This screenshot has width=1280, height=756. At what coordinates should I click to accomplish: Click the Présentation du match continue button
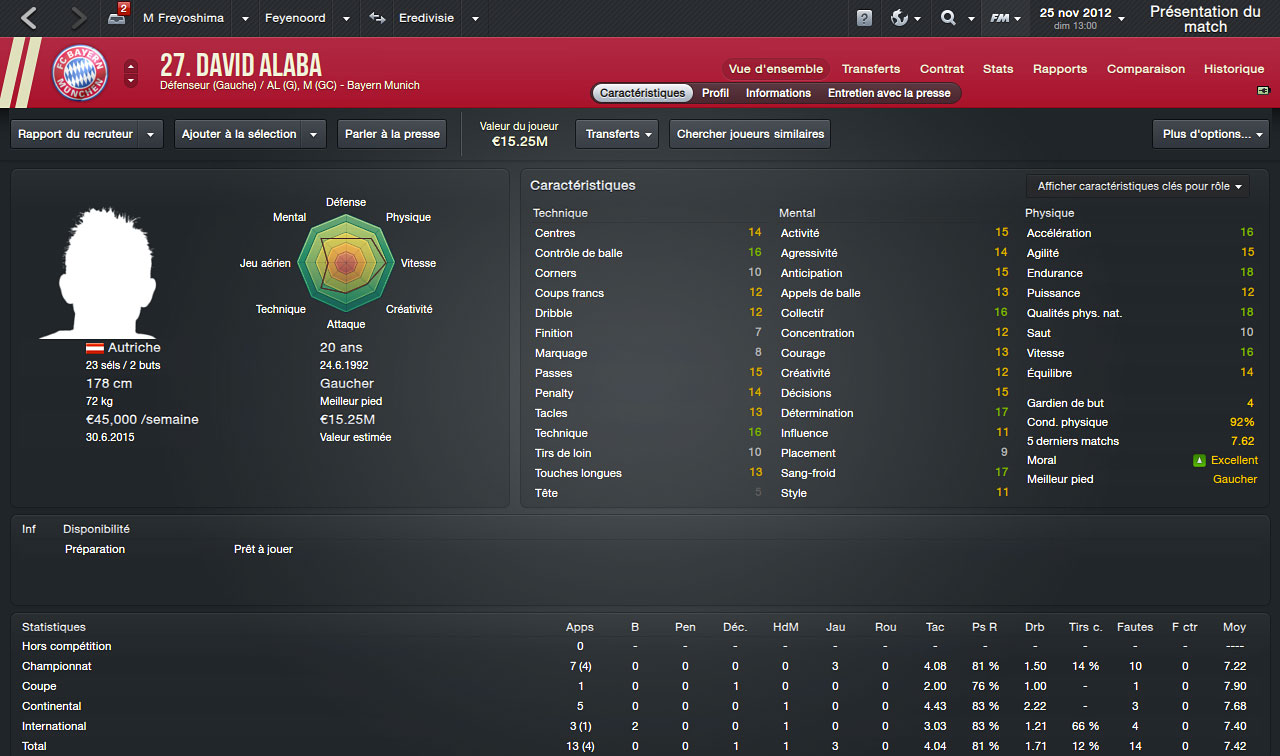pos(1205,19)
